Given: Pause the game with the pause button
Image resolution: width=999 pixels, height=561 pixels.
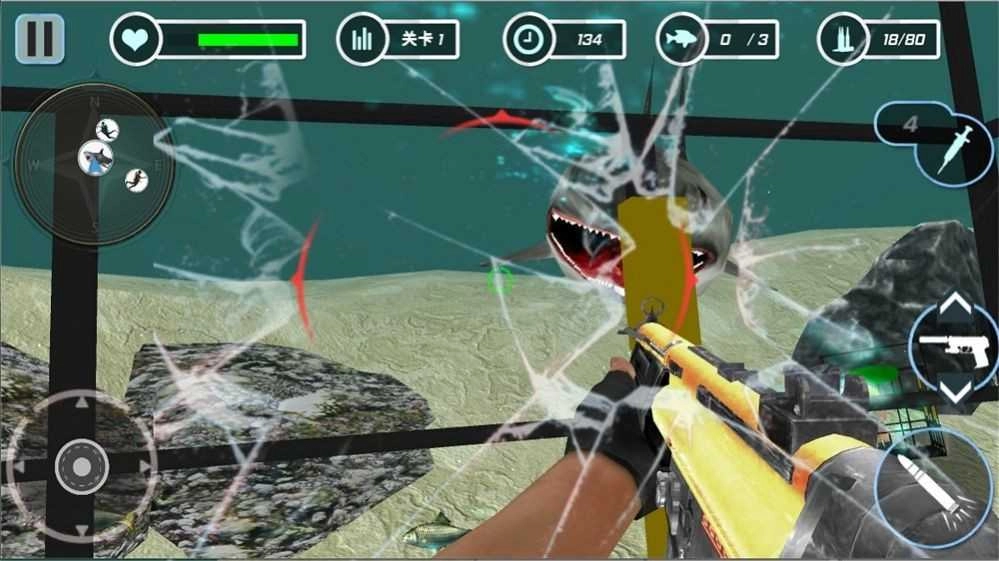Looking at the screenshot, I should pos(40,38).
